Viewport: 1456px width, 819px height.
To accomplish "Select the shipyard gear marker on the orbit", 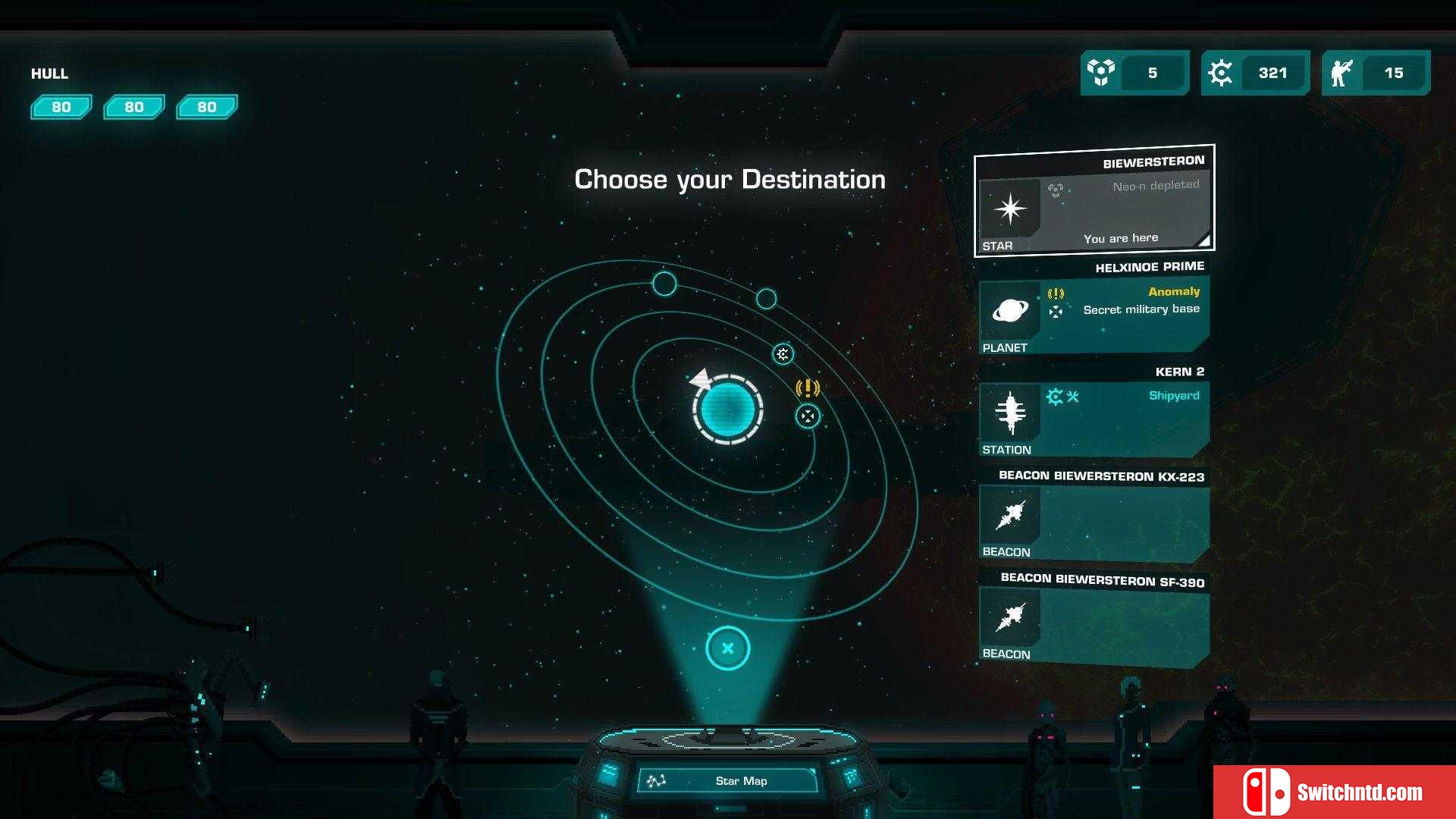I will pyautogui.click(x=783, y=353).
